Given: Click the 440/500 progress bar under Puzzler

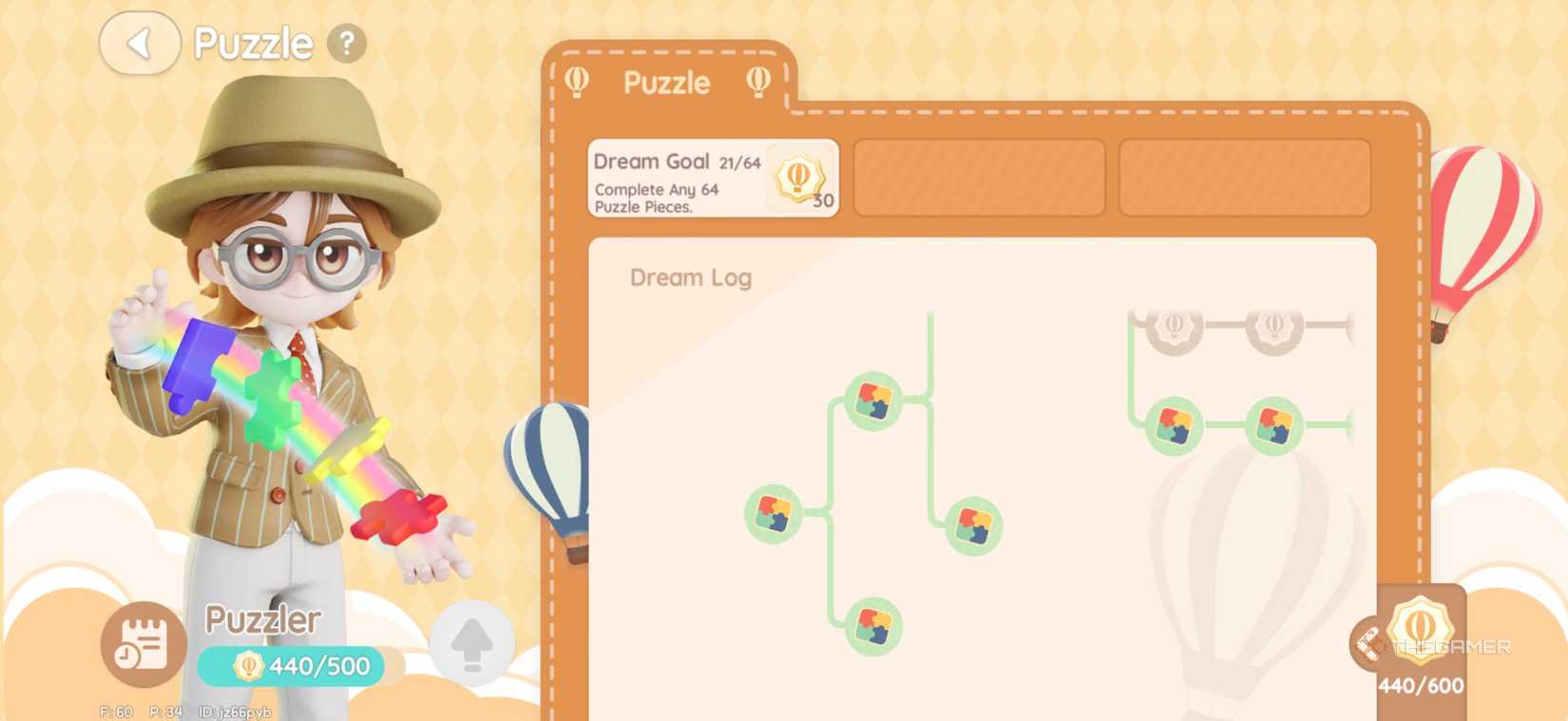Looking at the screenshot, I should click(290, 666).
